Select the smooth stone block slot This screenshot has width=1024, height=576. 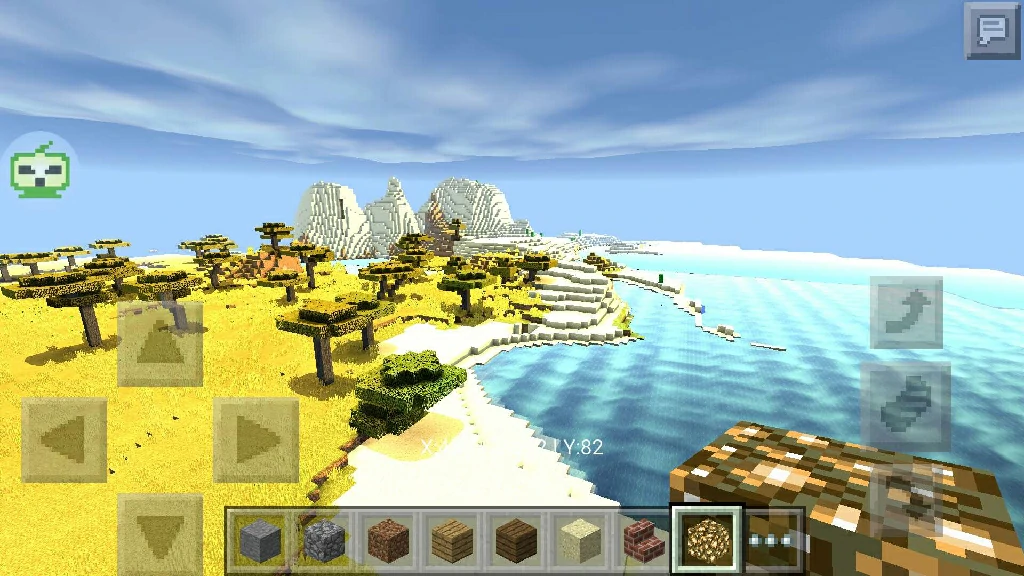pyautogui.click(x=261, y=541)
